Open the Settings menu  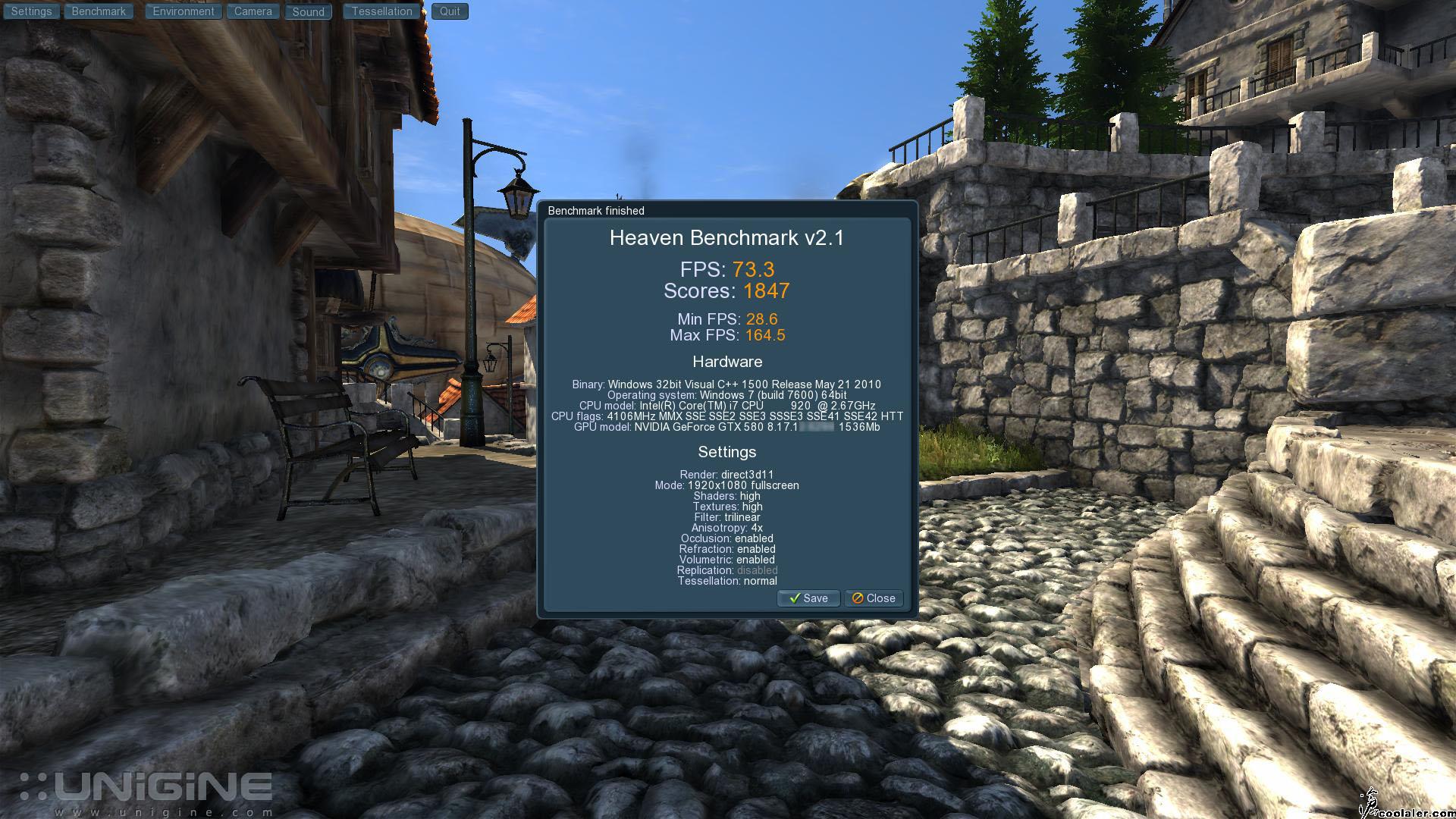31,11
